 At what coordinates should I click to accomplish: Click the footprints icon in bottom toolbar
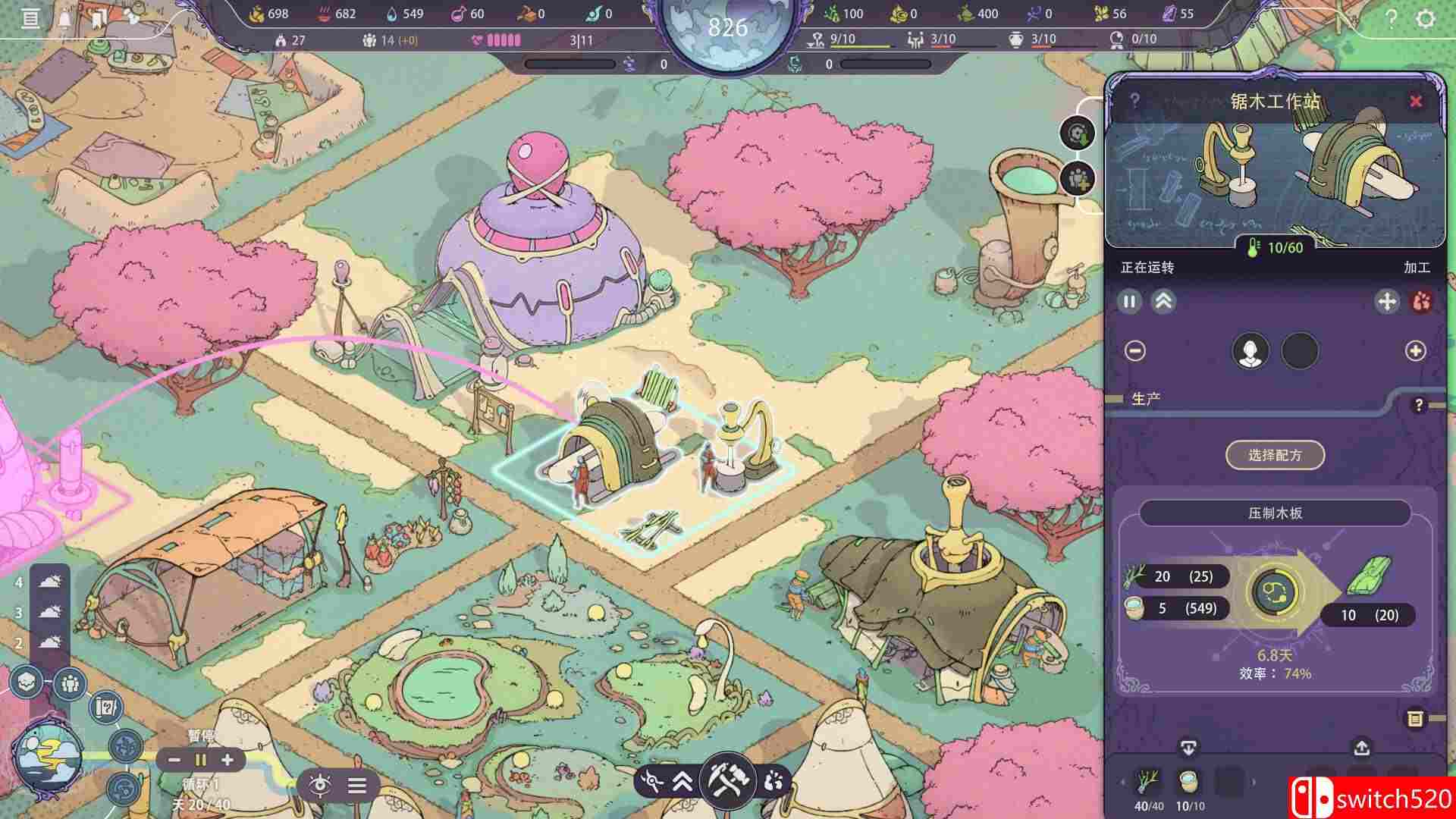(773, 781)
